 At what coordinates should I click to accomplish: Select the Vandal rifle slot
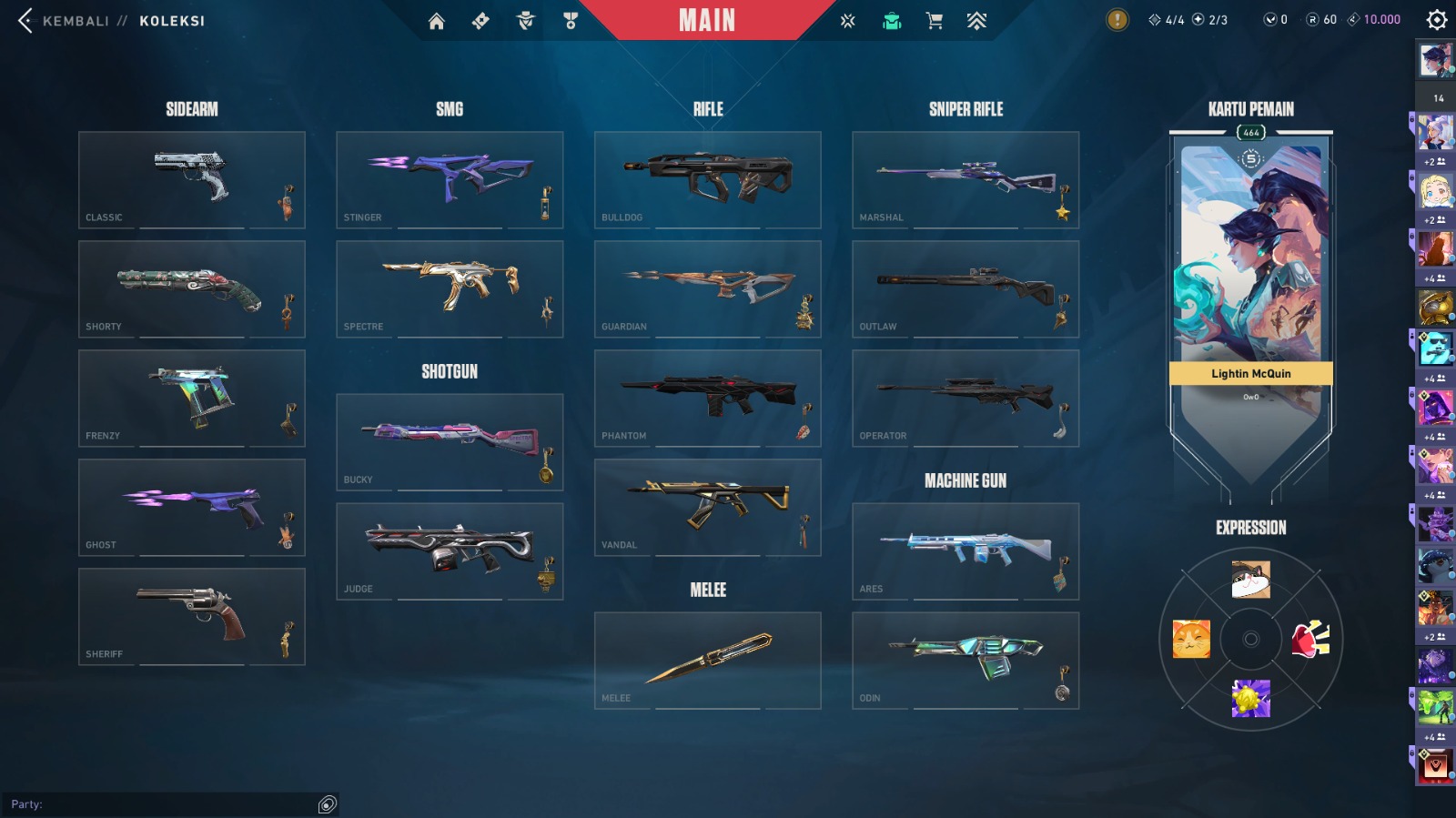(x=707, y=507)
